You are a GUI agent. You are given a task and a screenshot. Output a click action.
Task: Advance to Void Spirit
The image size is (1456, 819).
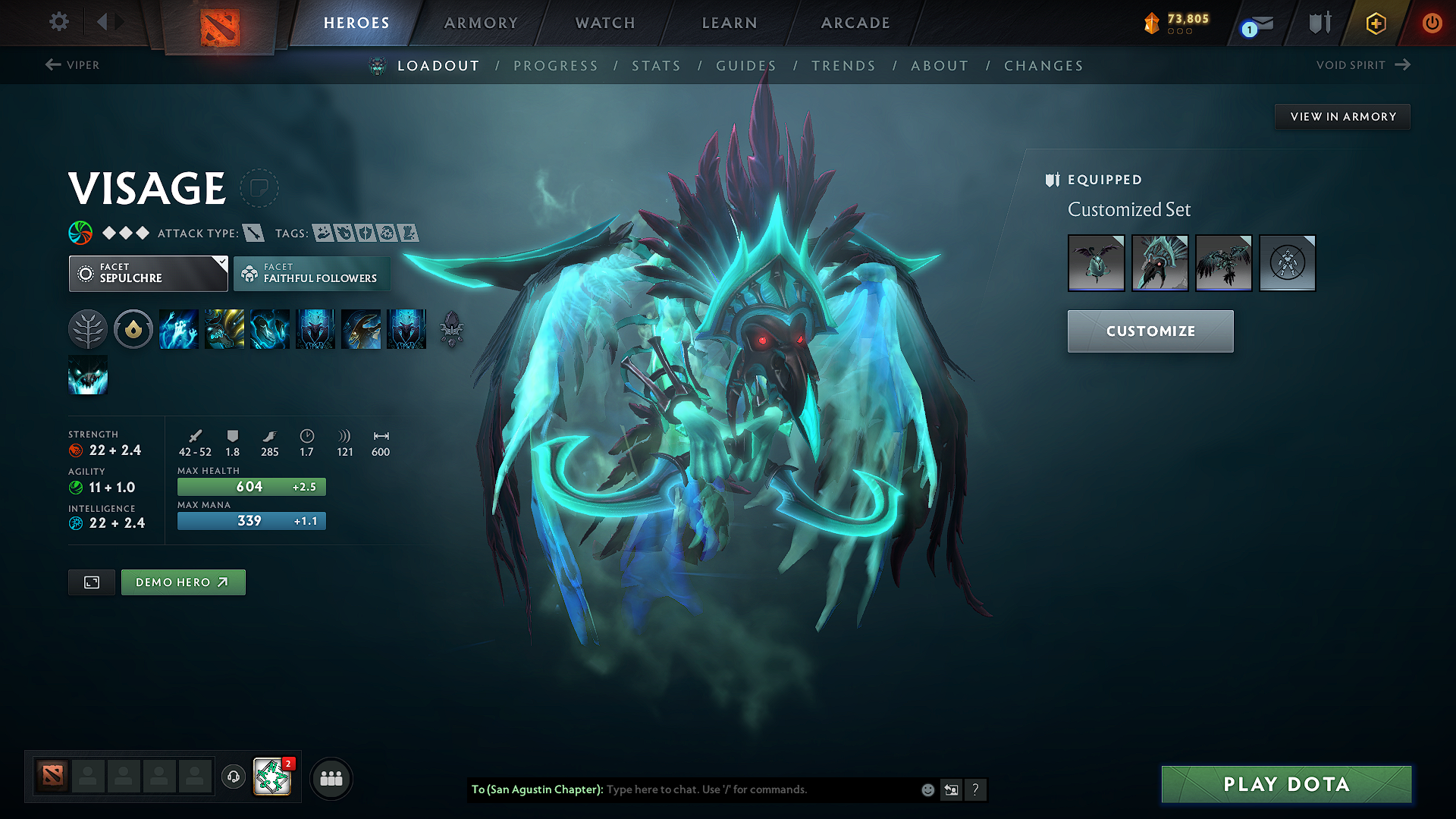(x=1362, y=65)
